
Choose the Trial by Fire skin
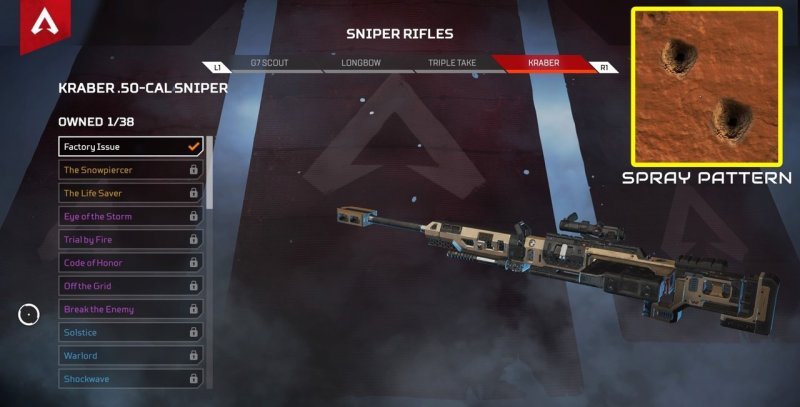click(131, 239)
